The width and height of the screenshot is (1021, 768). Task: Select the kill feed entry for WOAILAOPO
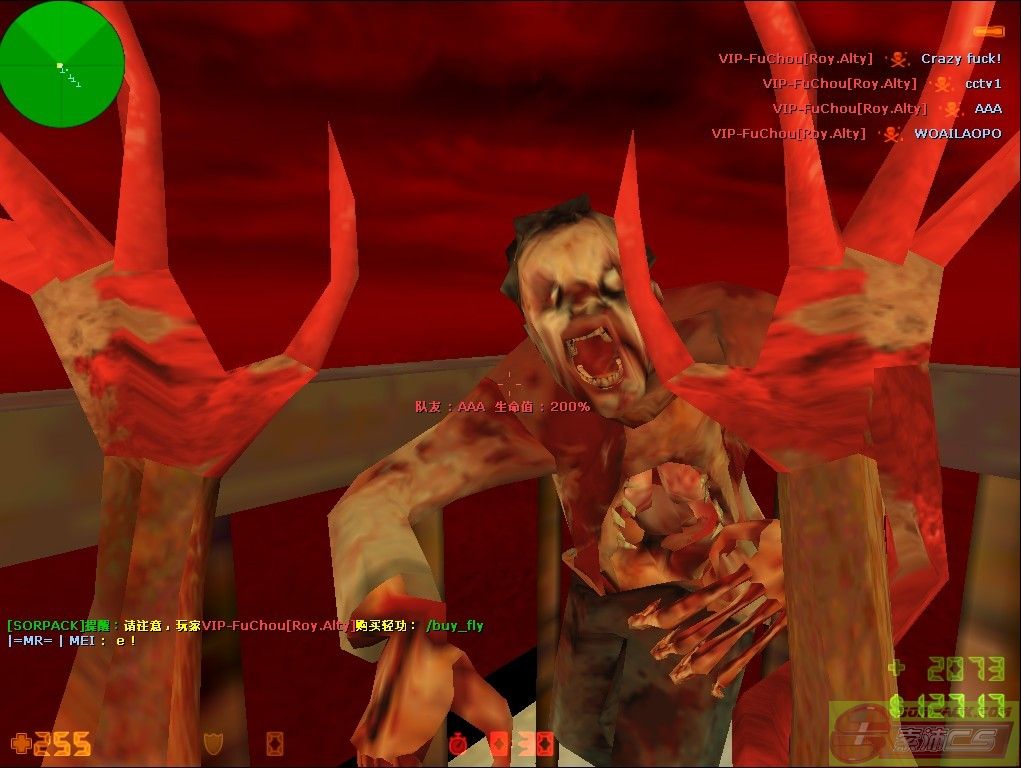856,133
